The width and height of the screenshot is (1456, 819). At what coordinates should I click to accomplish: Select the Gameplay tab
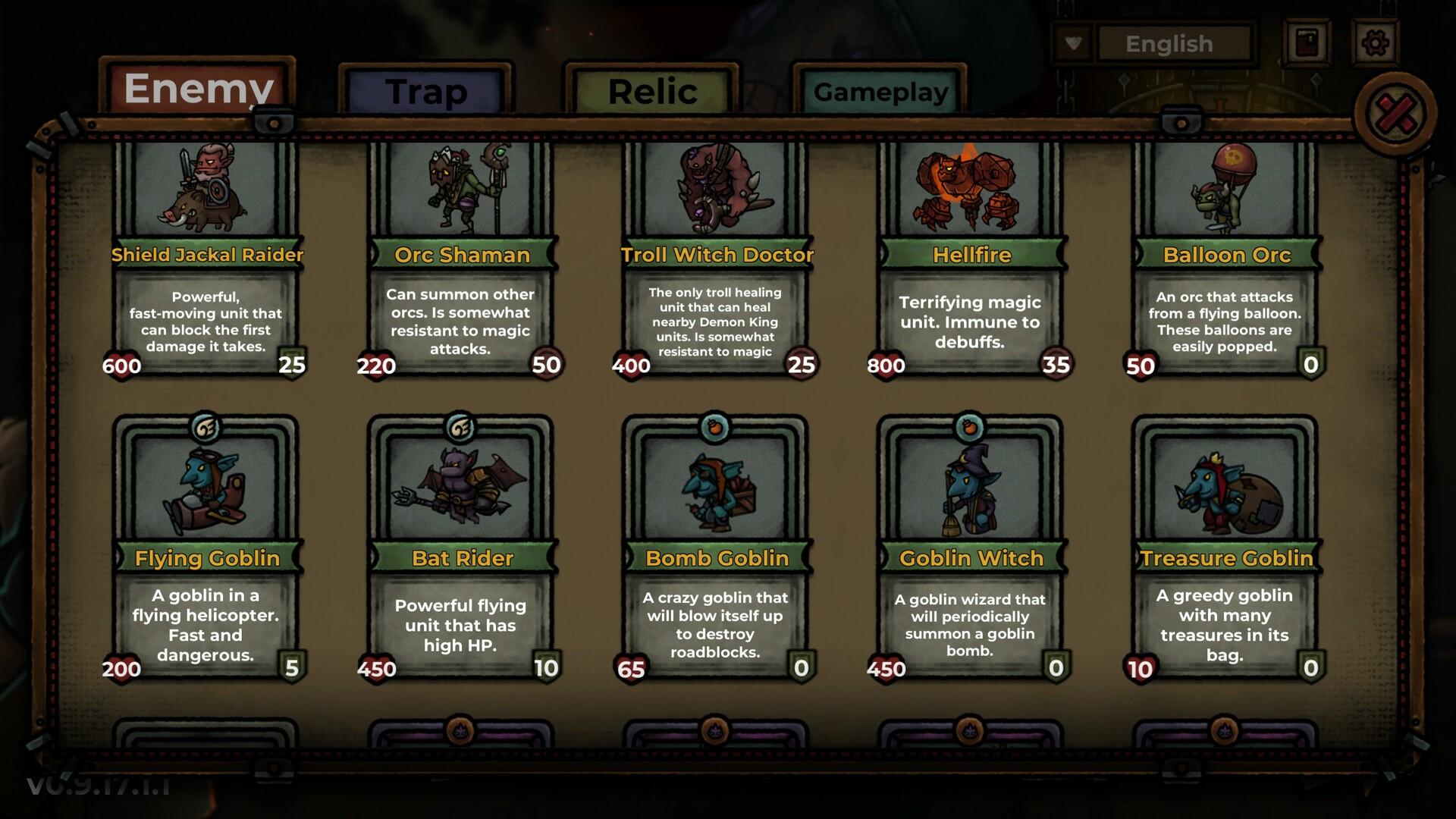(880, 93)
